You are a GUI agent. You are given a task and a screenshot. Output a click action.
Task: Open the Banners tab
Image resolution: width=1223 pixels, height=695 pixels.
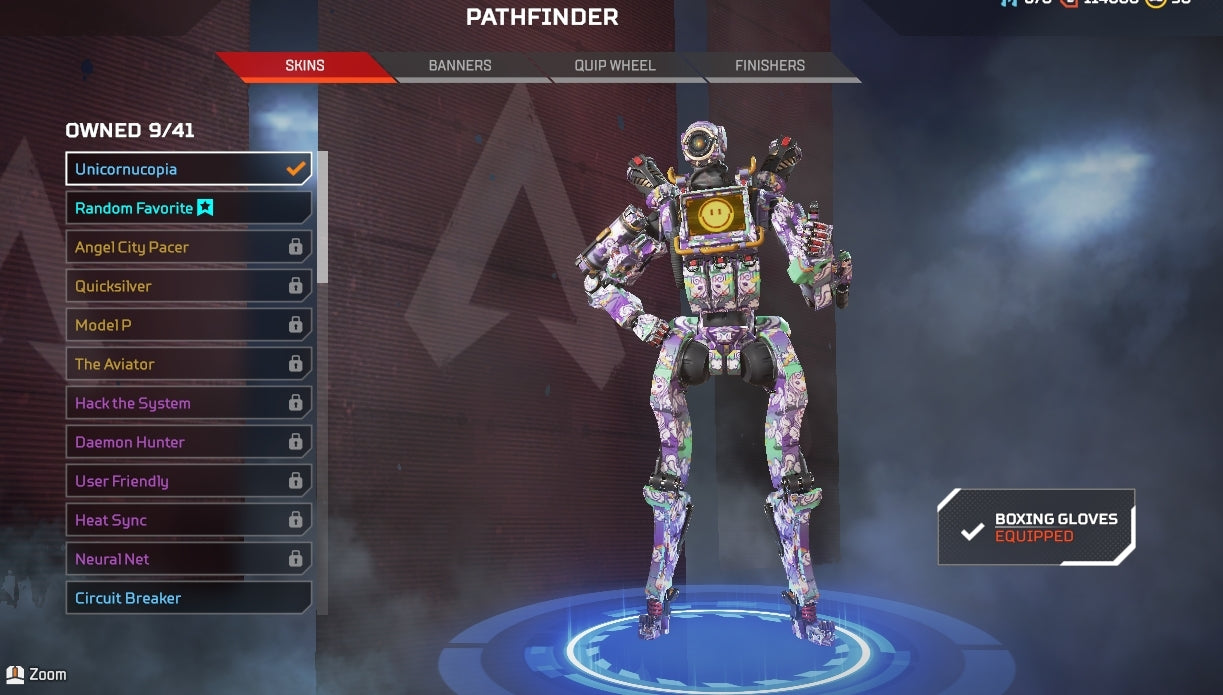pos(460,66)
